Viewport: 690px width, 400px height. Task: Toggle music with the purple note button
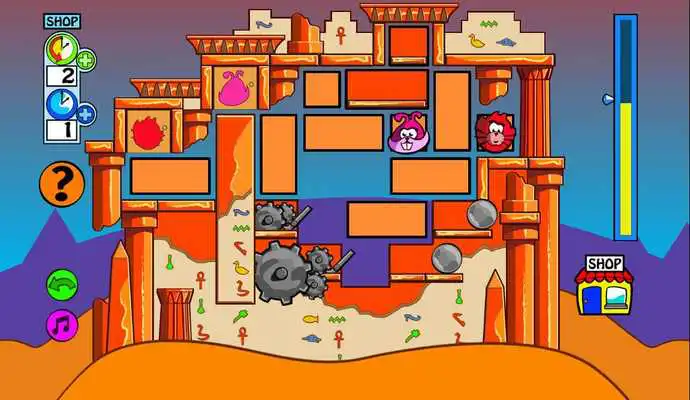click(x=62, y=324)
